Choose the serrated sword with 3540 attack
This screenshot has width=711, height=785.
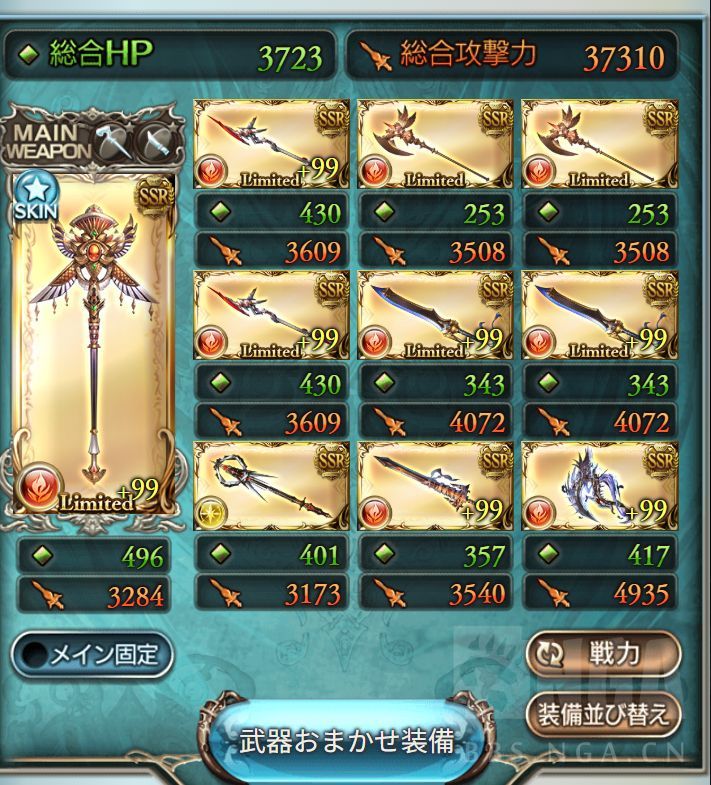[435, 486]
